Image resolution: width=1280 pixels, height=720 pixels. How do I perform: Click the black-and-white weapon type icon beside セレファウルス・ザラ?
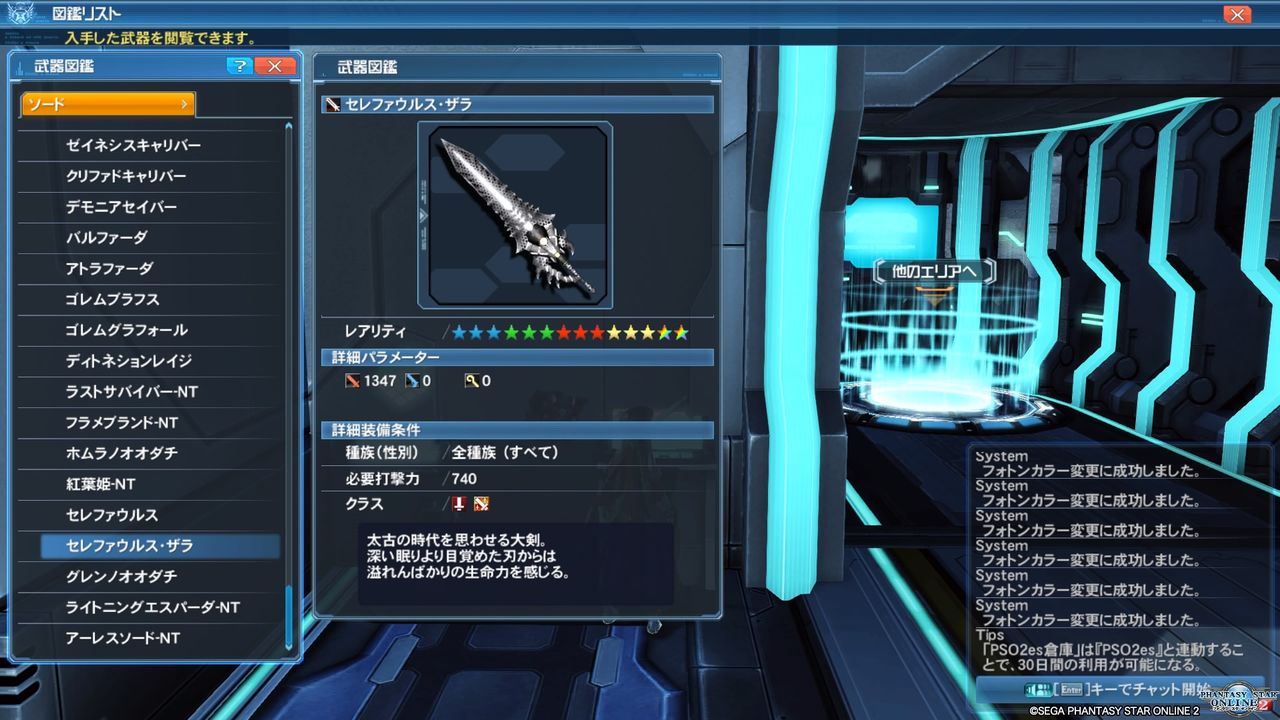(x=331, y=104)
